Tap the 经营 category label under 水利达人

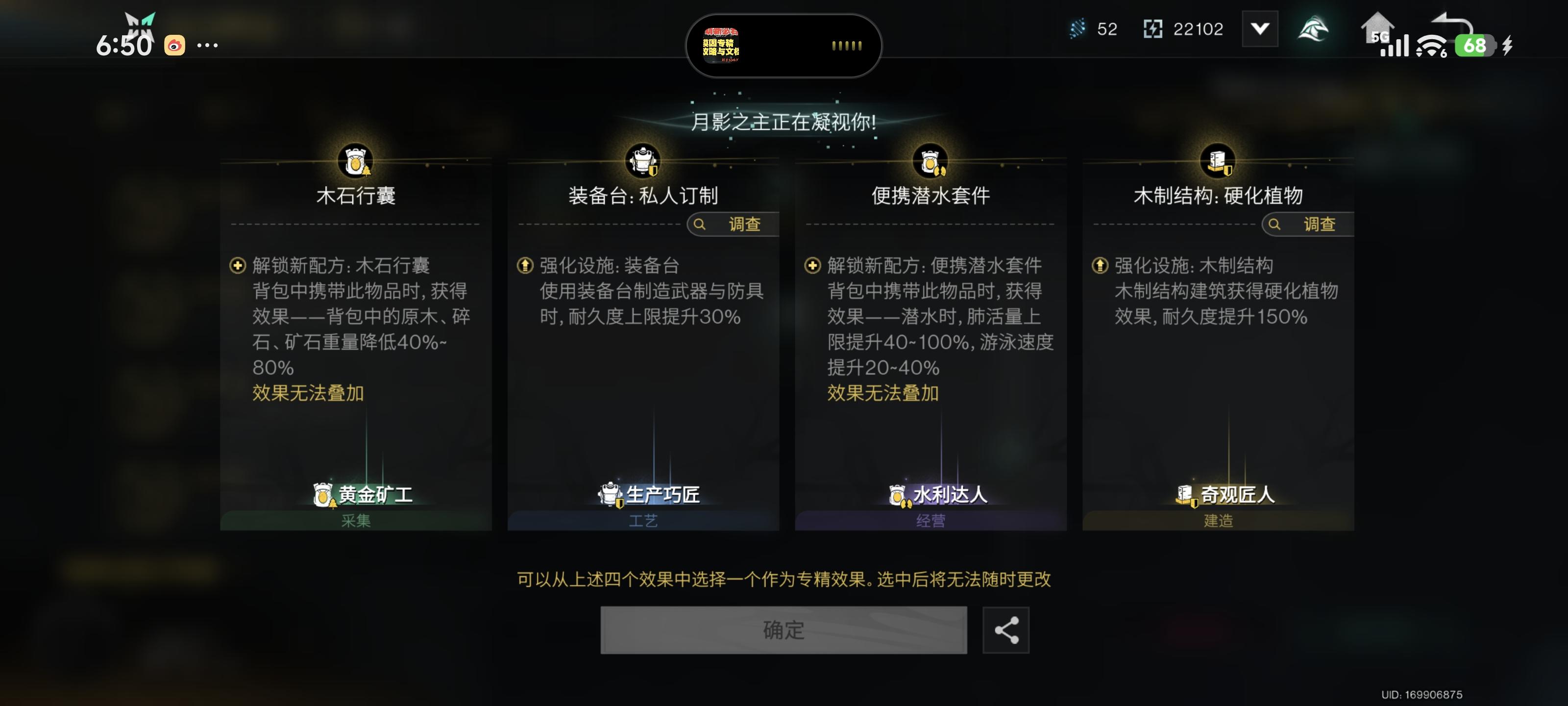point(930,521)
